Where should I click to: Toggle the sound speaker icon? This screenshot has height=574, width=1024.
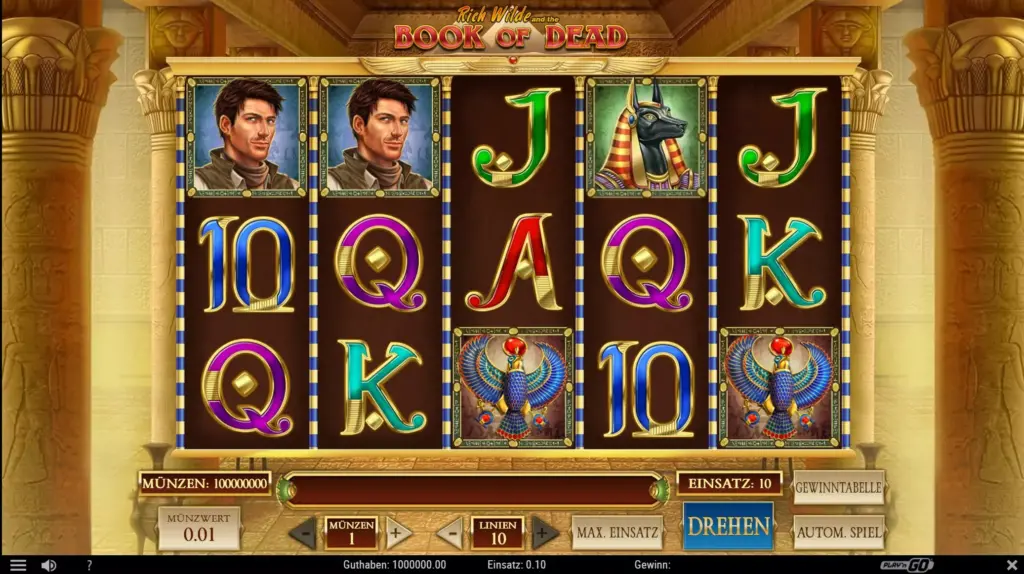[x=49, y=565]
